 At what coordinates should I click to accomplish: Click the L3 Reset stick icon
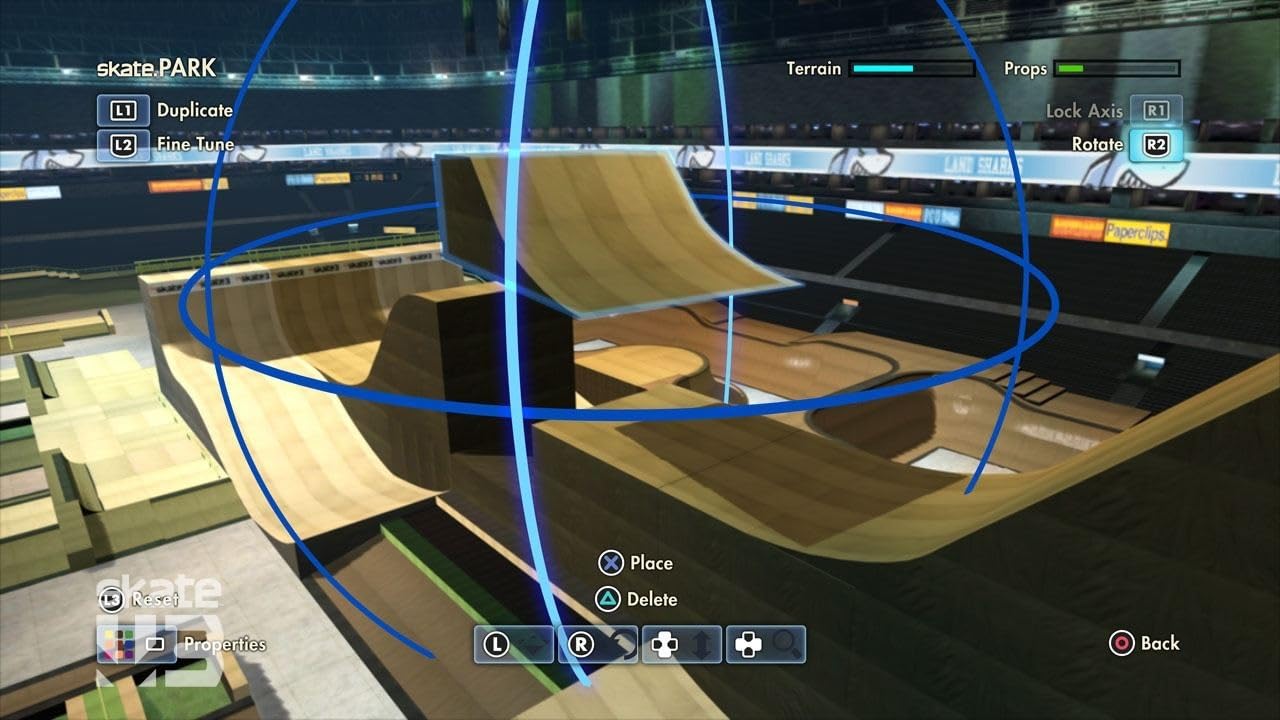click(x=110, y=599)
